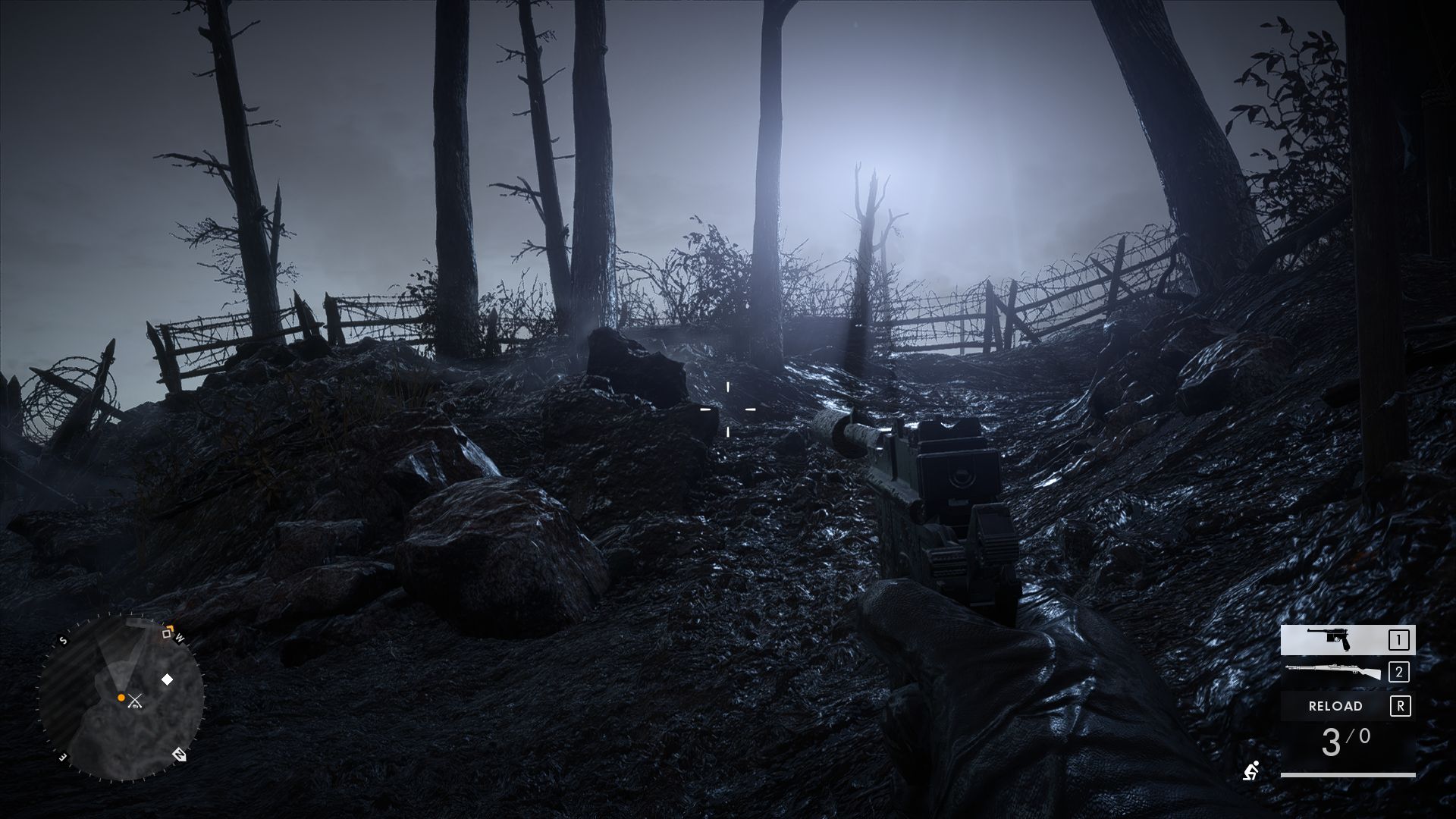Click the crouching stance indicator icon

click(x=1250, y=770)
